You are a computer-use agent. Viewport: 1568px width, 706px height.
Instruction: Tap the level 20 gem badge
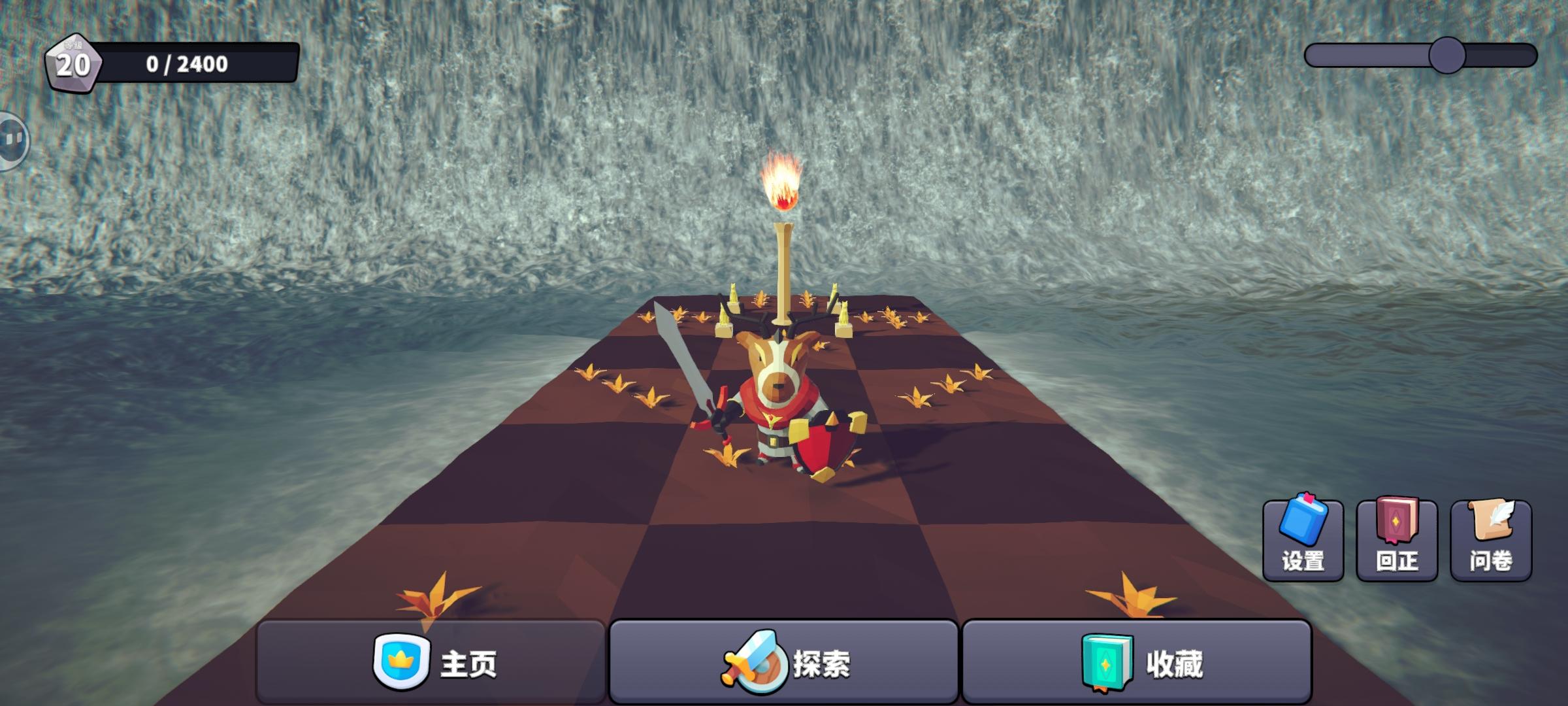click(x=73, y=62)
